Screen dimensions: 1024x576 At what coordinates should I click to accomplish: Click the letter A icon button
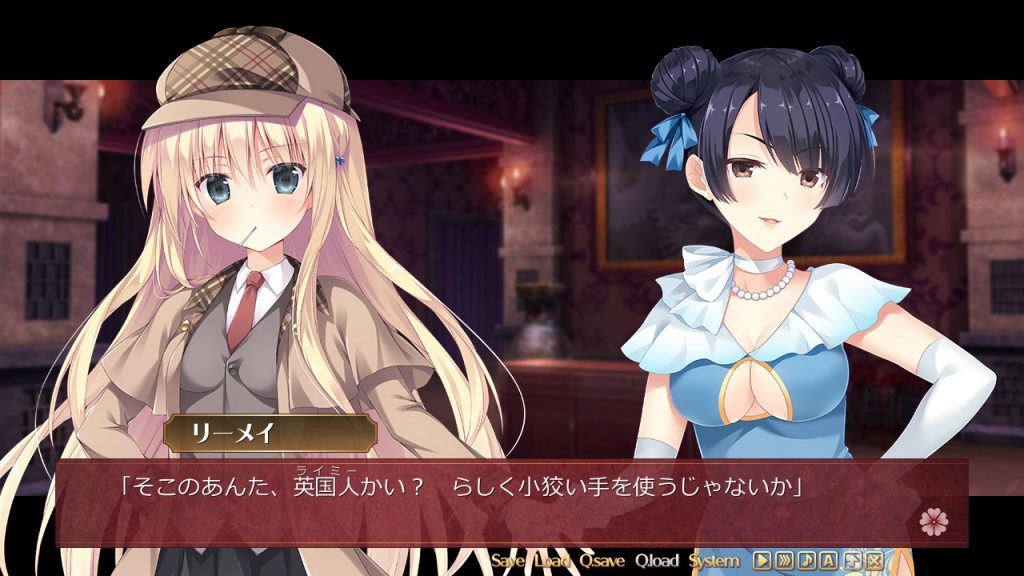[x=830, y=561]
